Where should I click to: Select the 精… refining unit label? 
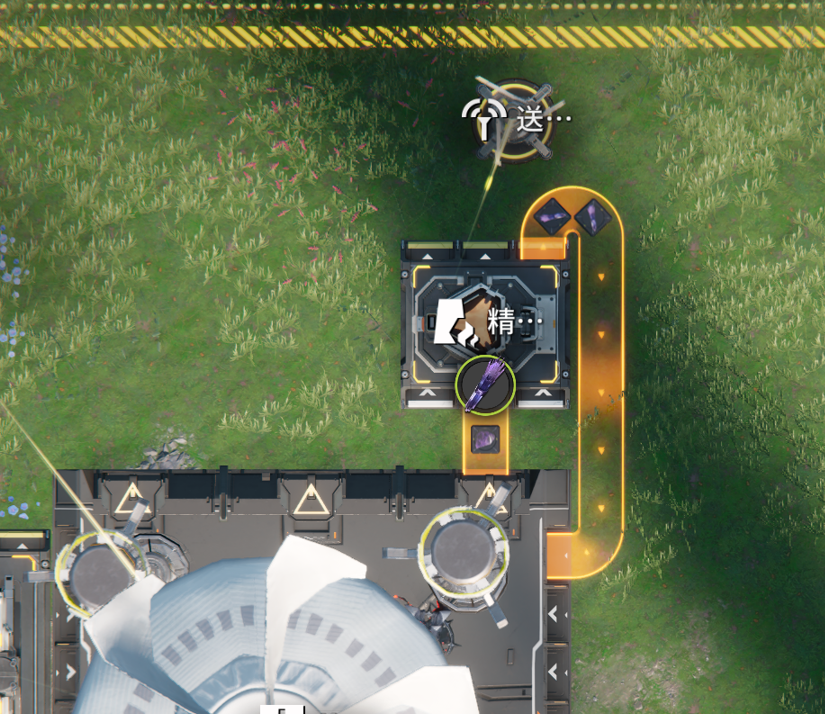coord(513,323)
